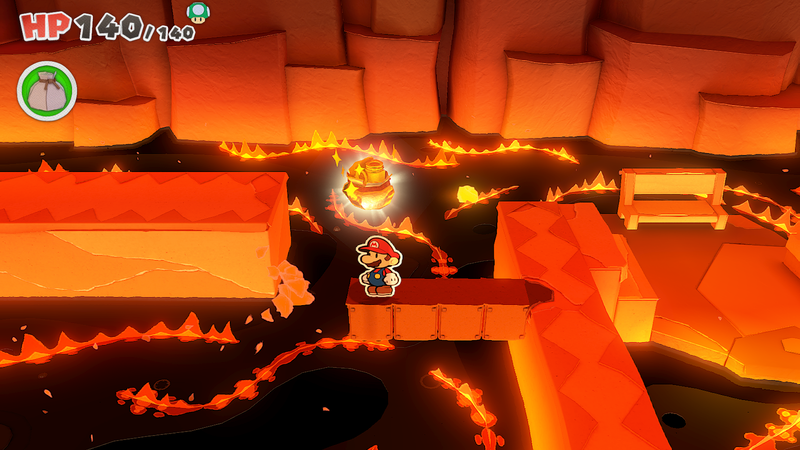Select the green 1-Up mushroom icon
Image resolution: width=800 pixels, height=450 pixels.
coord(199,12)
